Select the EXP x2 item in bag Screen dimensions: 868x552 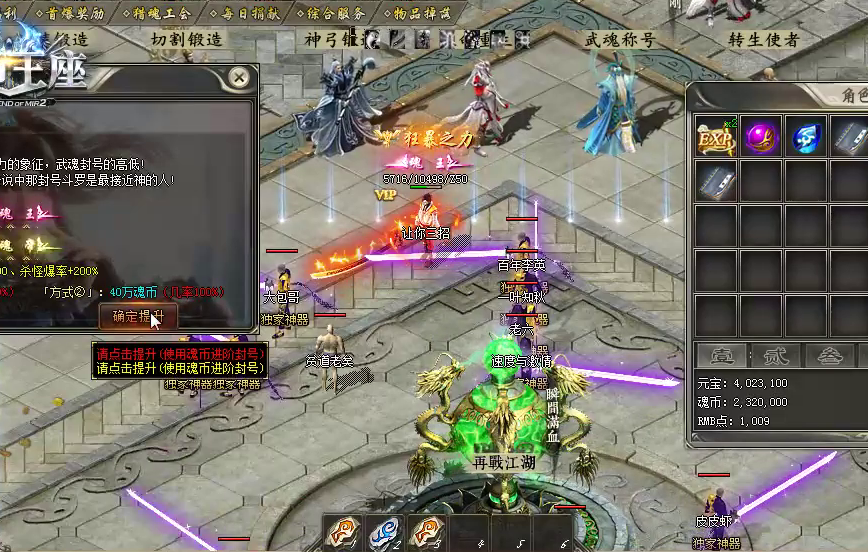point(716,136)
